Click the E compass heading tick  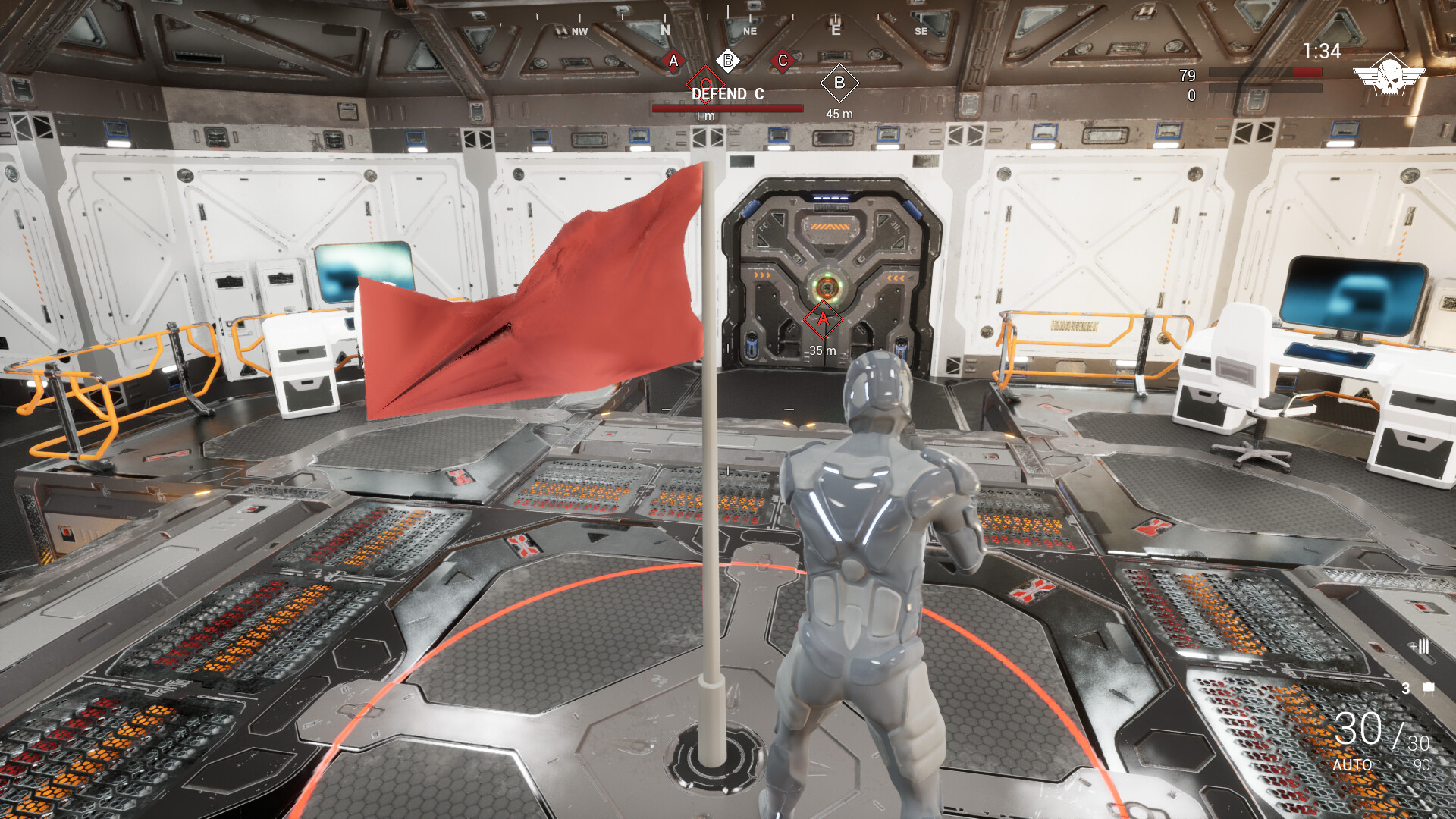click(836, 31)
